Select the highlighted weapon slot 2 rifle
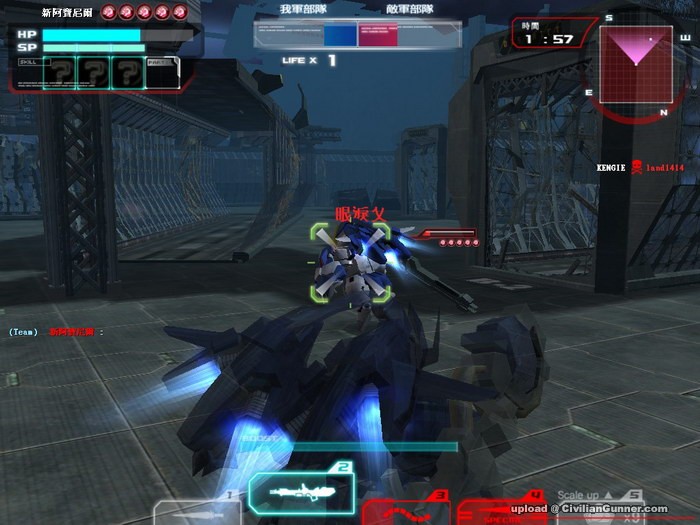The height and width of the screenshot is (525, 700). coord(300,492)
